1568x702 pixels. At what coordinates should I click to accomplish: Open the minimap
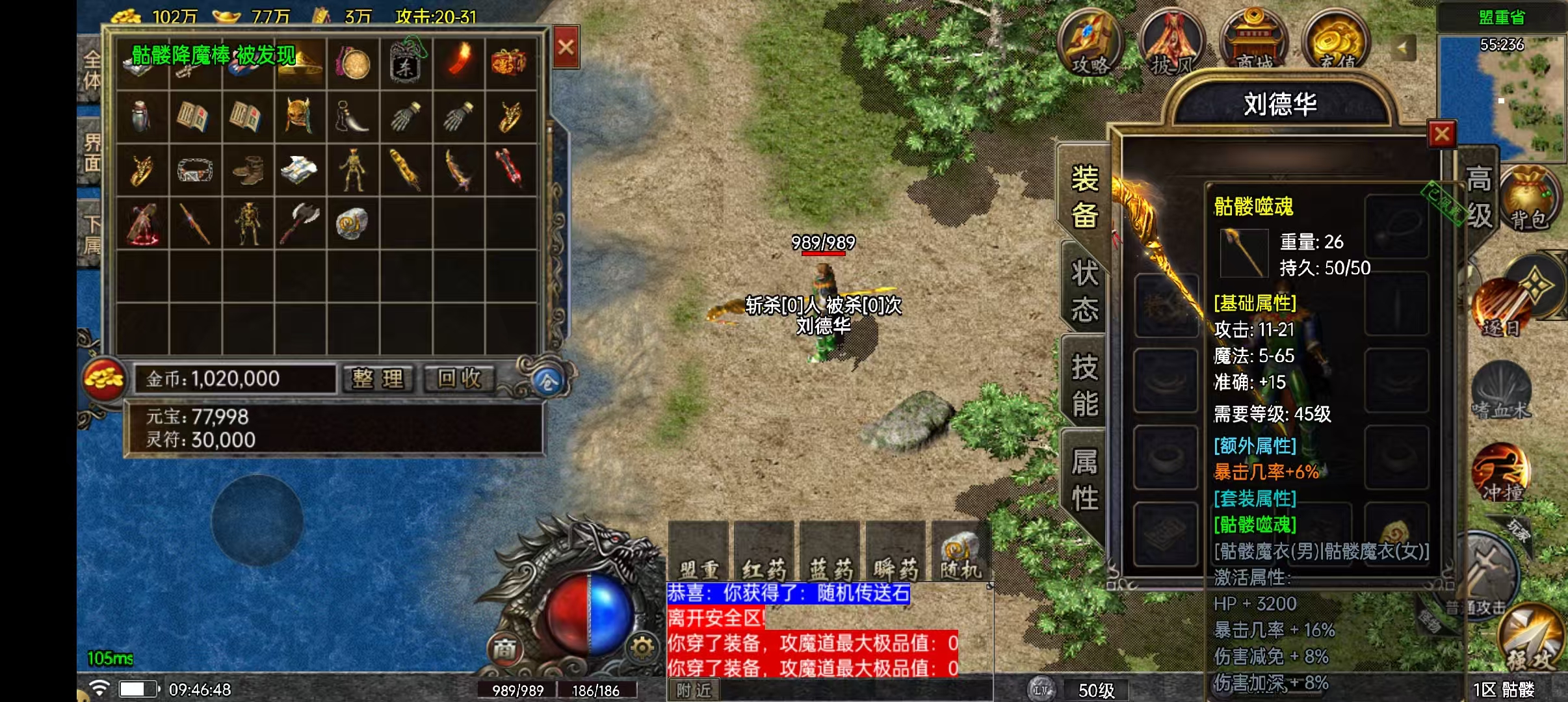1502,97
